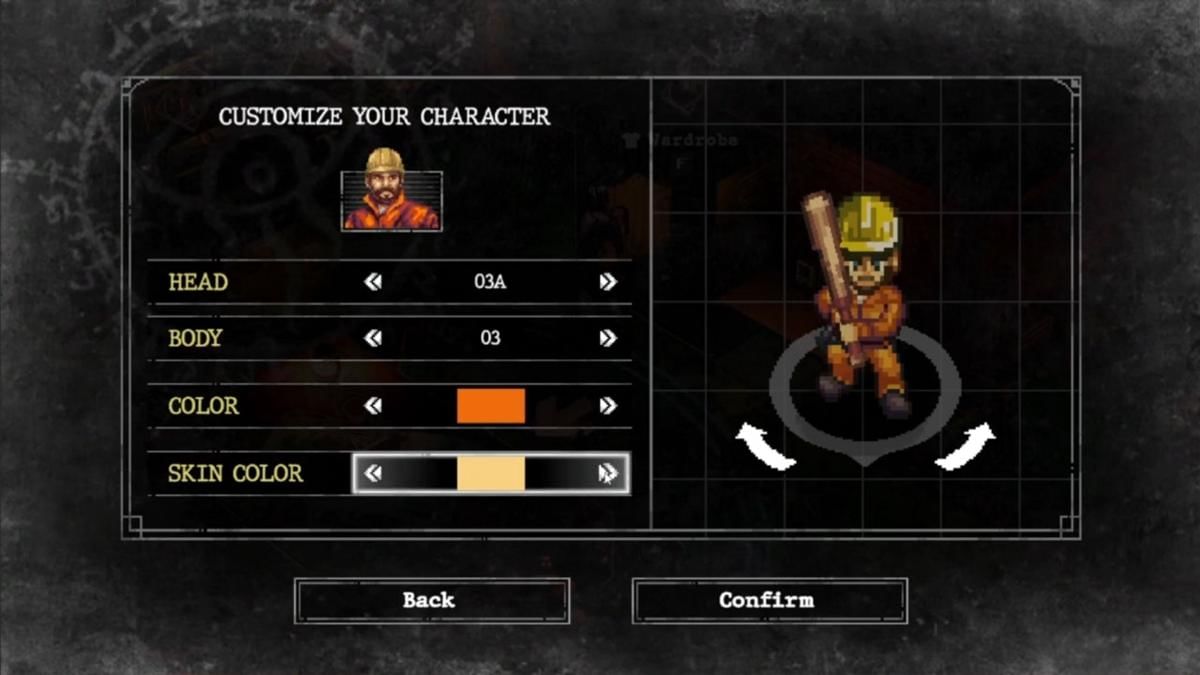Click the tan skin color swatch
The width and height of the screenshot is (1200, 675).
[x=491, y=473]
